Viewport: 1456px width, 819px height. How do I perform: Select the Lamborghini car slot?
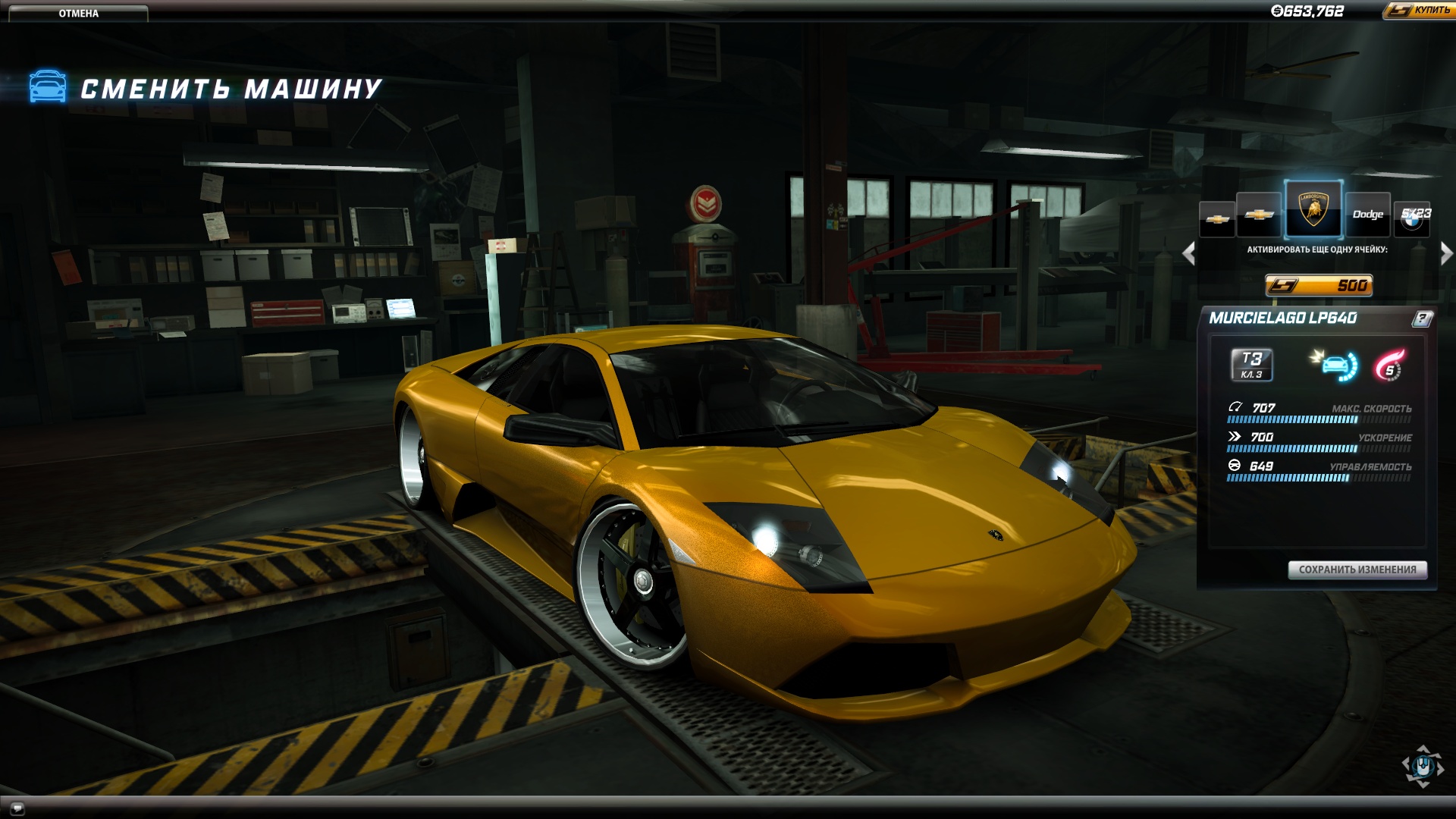pos(1313,210)
